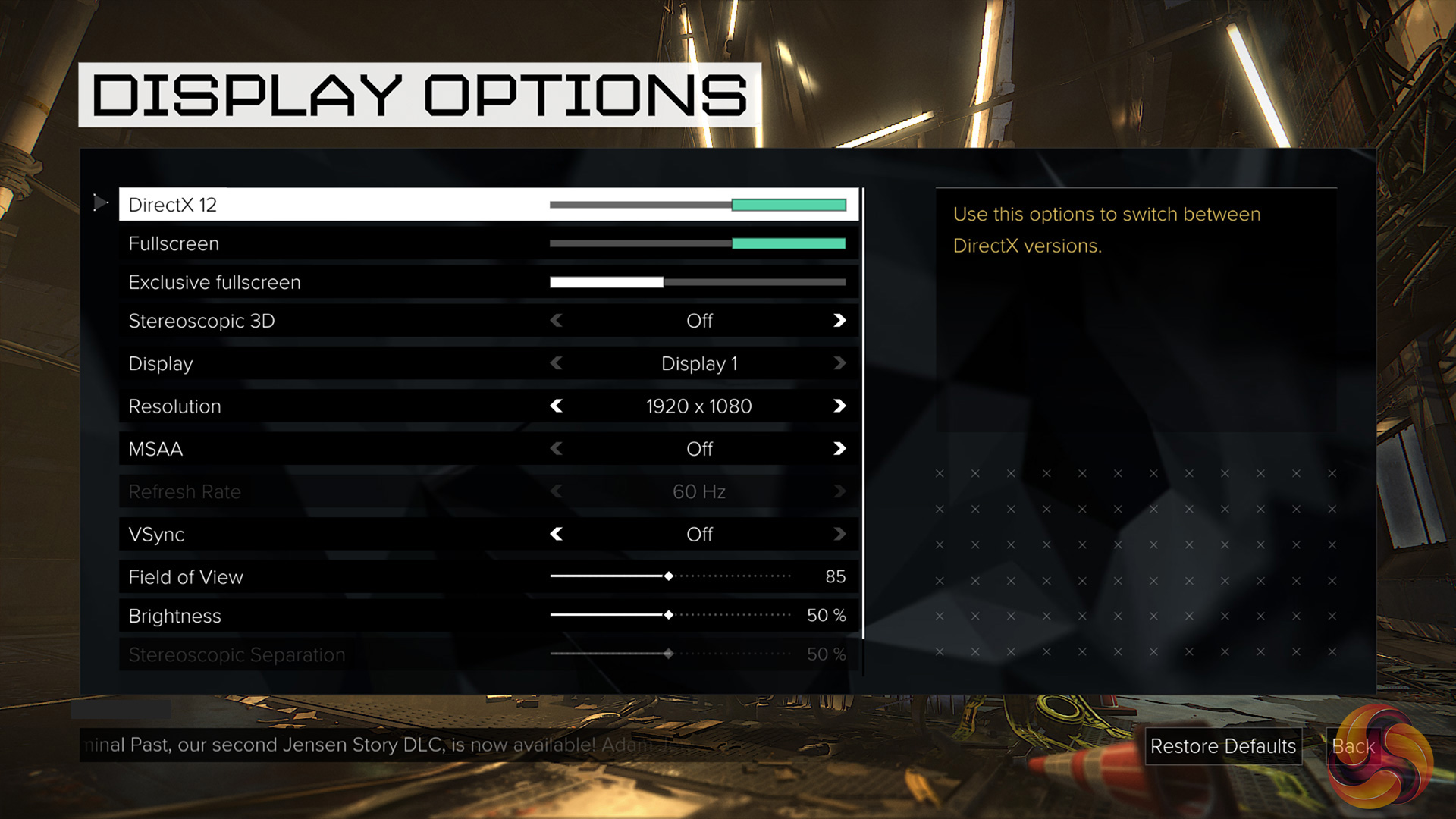Click the Brightness slider handle

tap(668, 615)
